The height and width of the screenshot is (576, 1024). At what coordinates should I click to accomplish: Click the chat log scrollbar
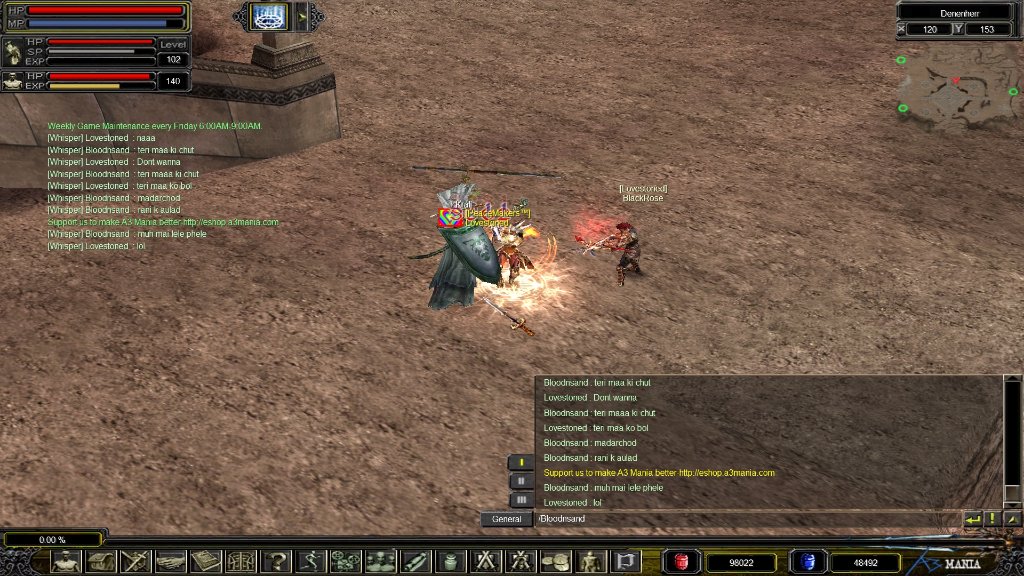coord(1012,440)
